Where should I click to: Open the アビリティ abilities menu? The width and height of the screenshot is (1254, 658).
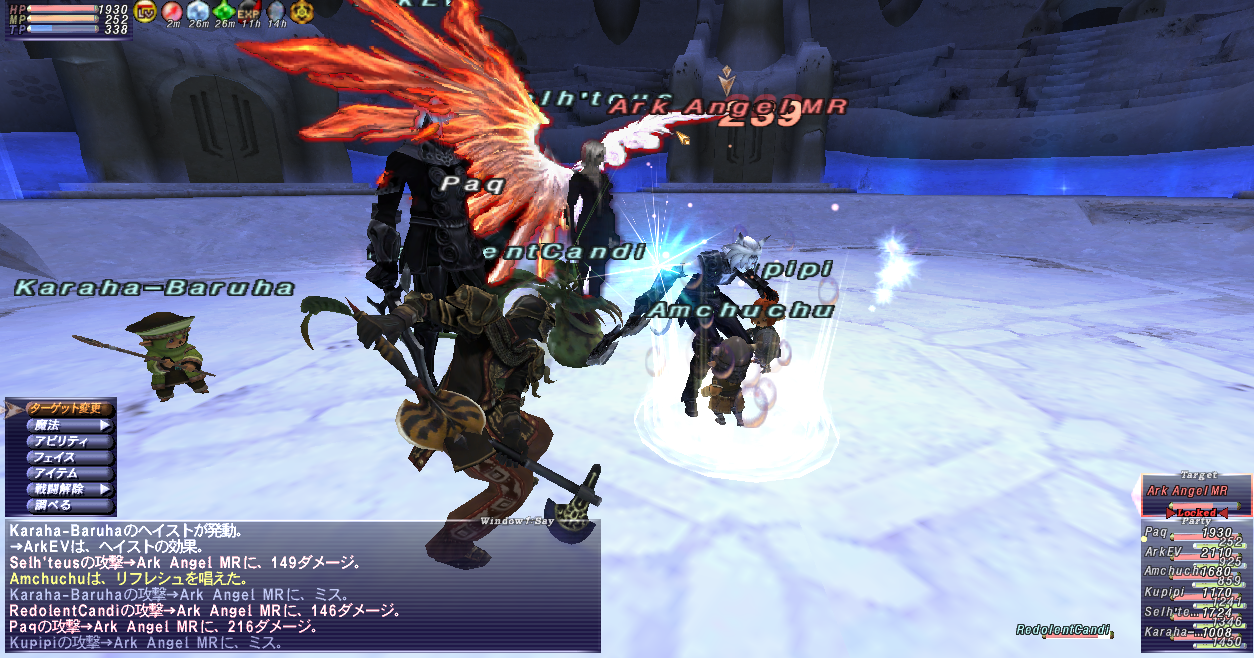[62, 441]
